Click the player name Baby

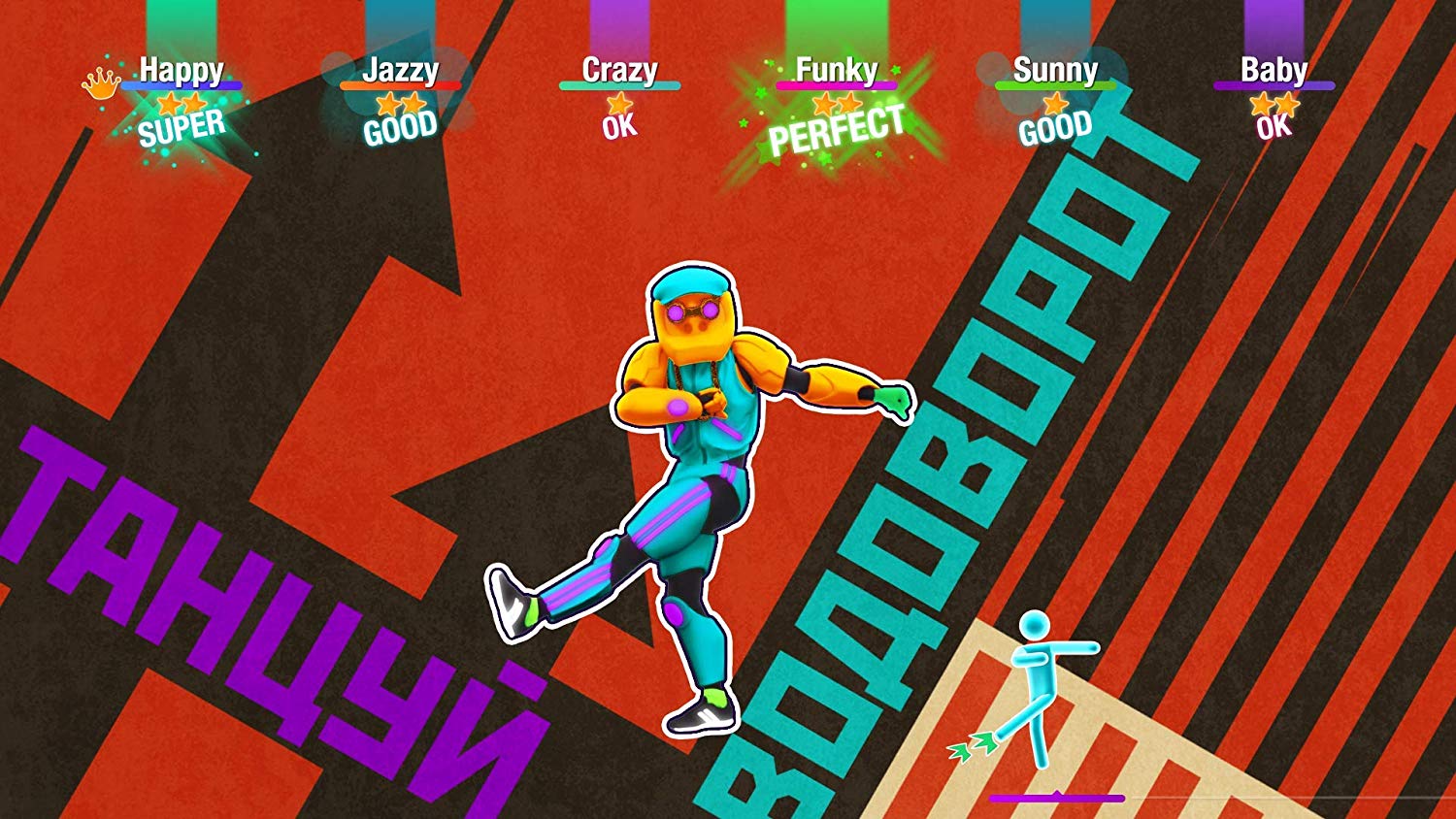click(x=1274, y=70)
